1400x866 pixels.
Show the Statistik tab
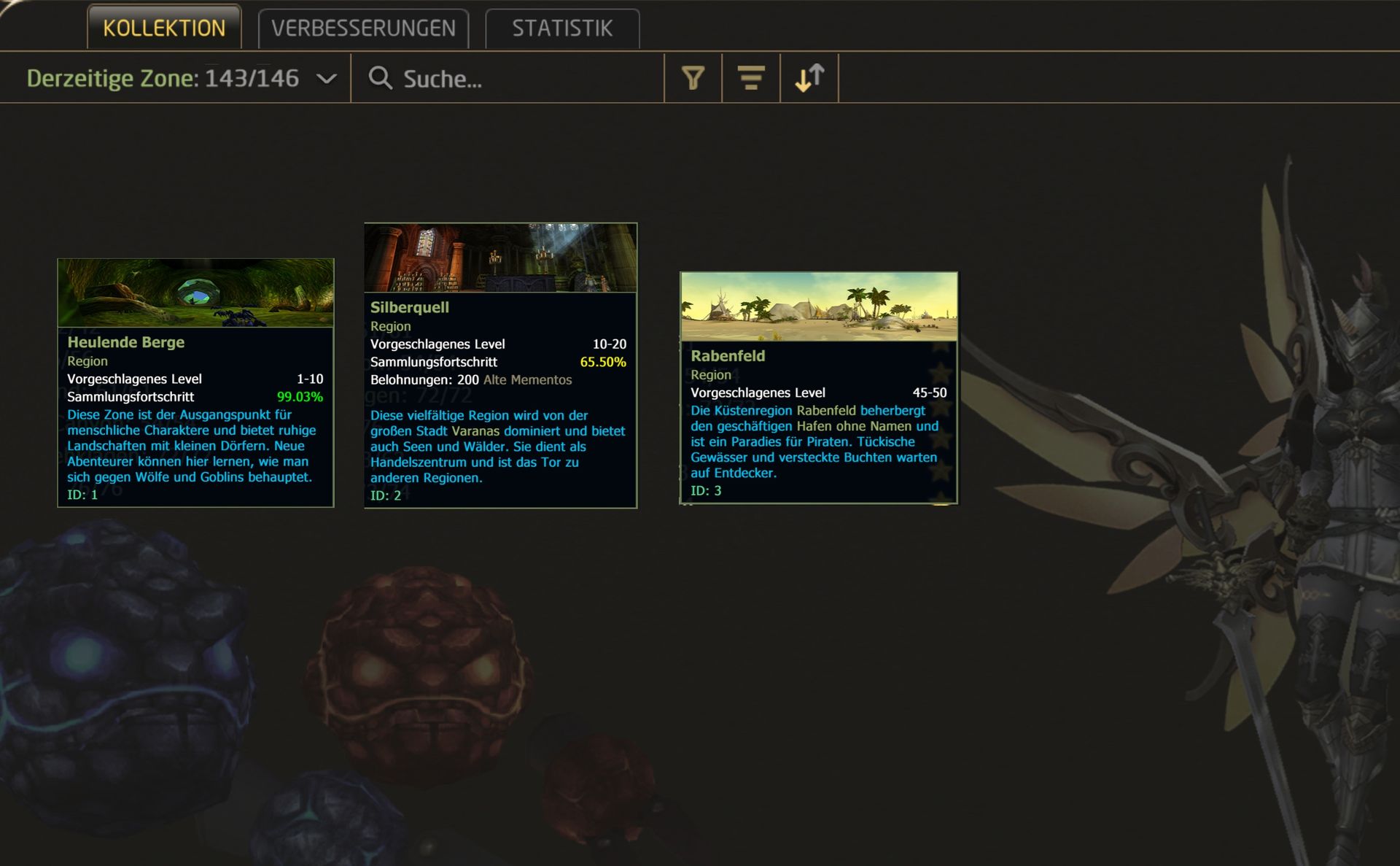[x=562, y=28]
